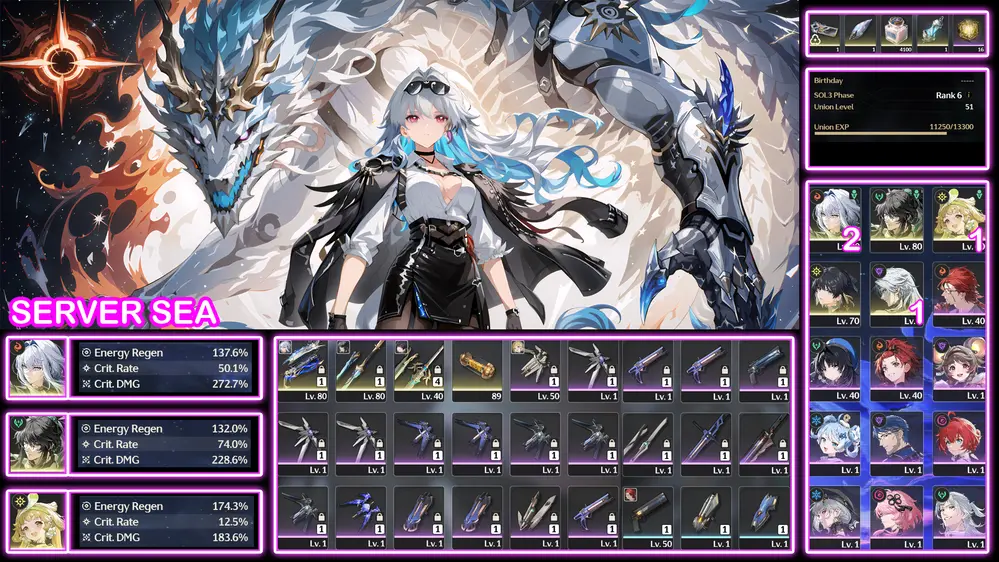Select the blonde portrait beside 174.3% Energy Regen
Screen dimensions: 999x562
[x=37, y=520]
